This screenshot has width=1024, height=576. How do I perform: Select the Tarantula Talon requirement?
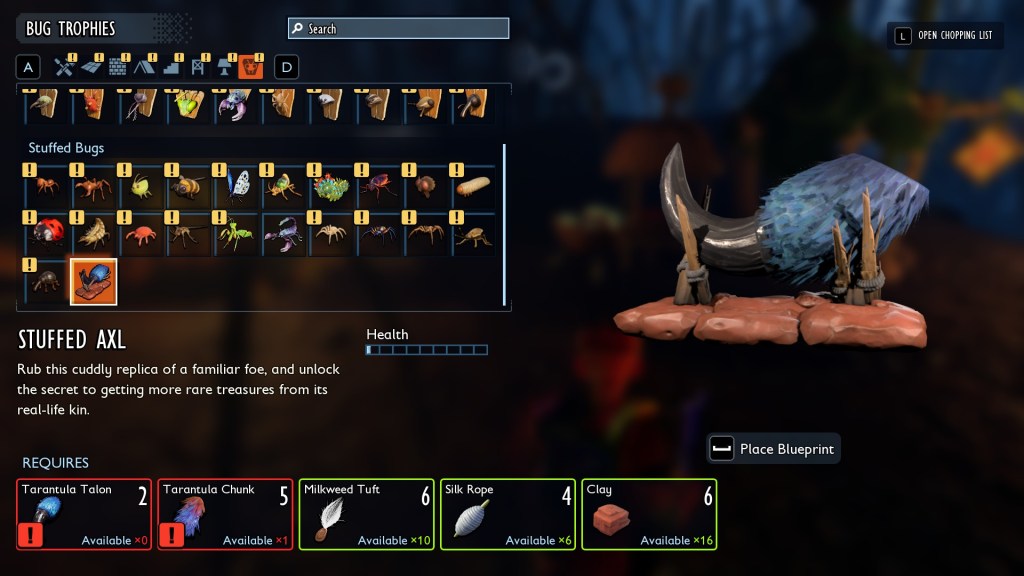coord(84,514)
